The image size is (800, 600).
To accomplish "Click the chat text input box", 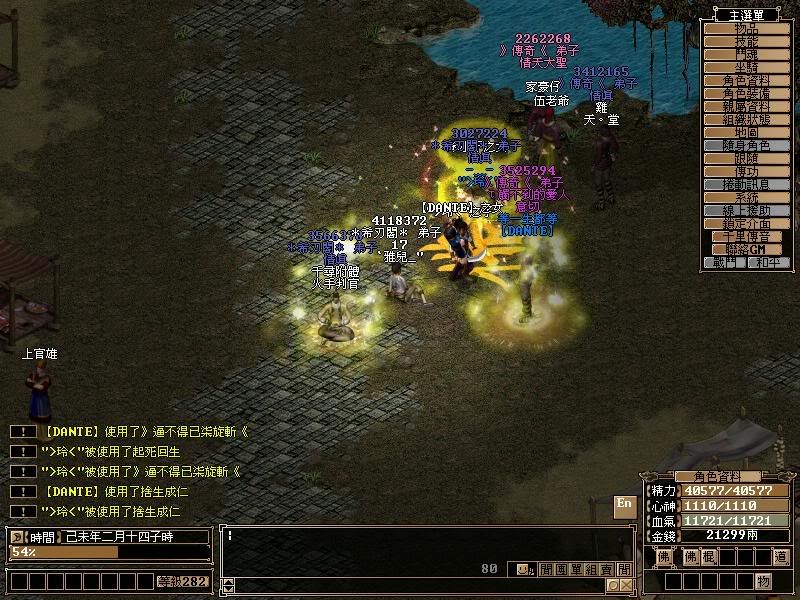I will tap(420, 545).
